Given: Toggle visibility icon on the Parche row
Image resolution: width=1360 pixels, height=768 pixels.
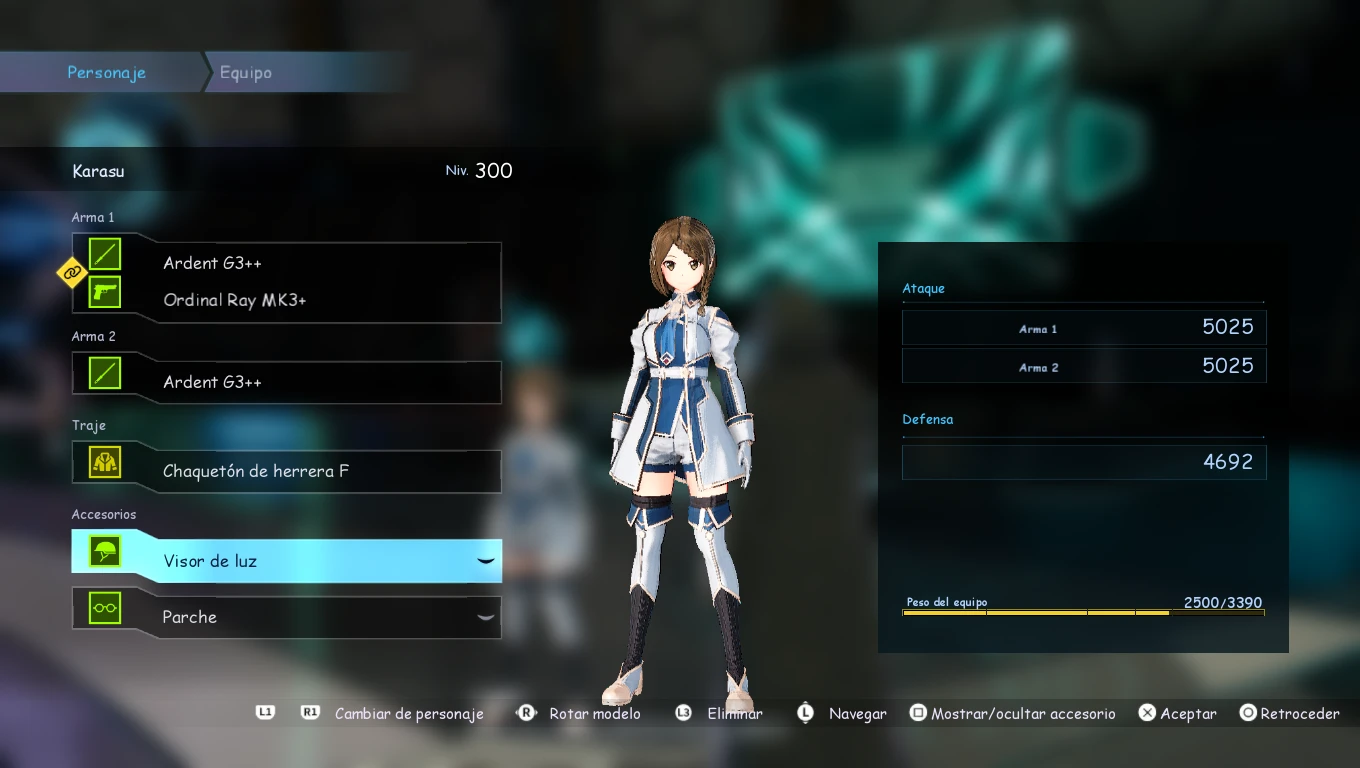Looking at the screenshot, I should tap(486, 617).
